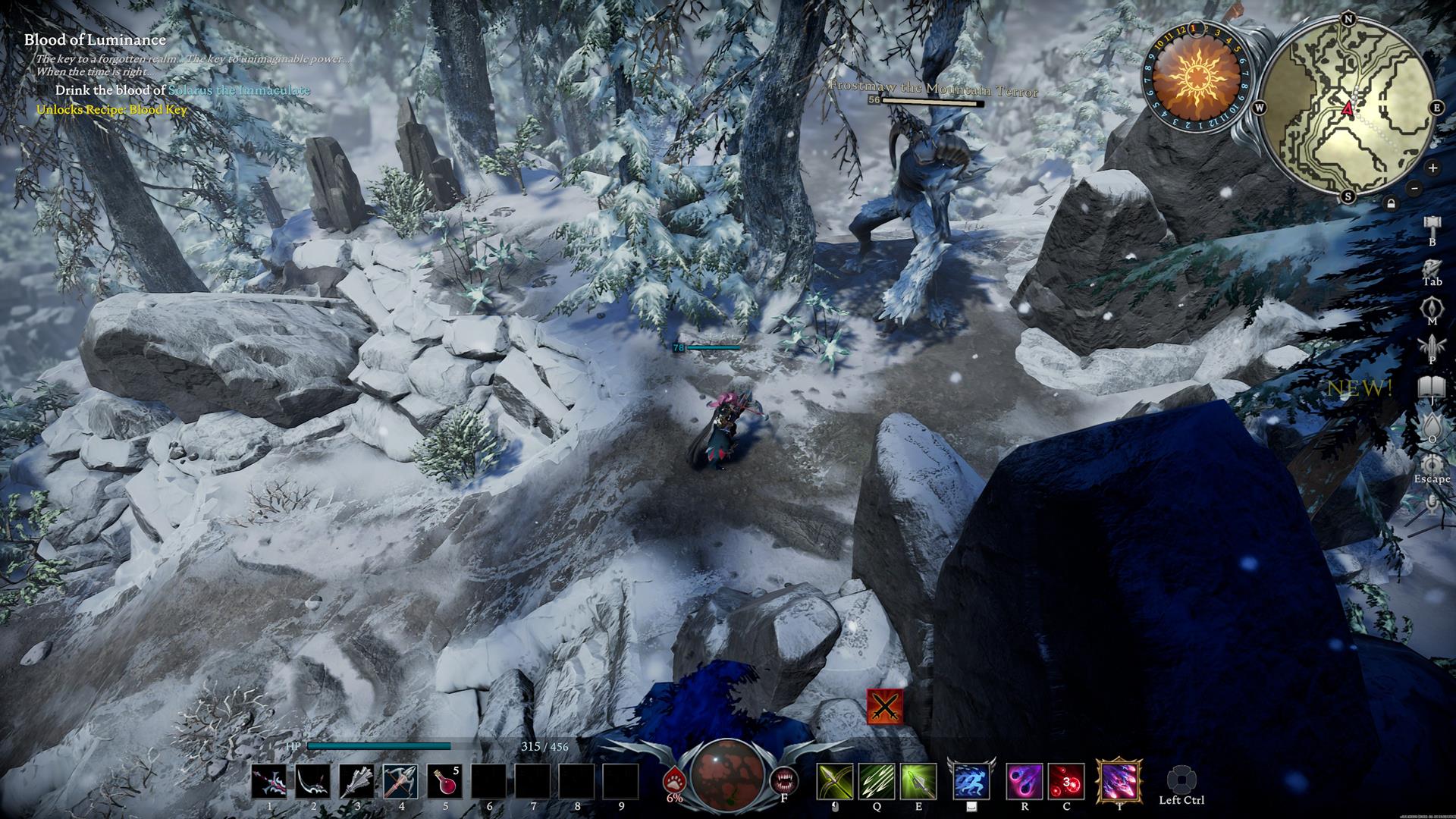Open the journal book icon

1432,387
